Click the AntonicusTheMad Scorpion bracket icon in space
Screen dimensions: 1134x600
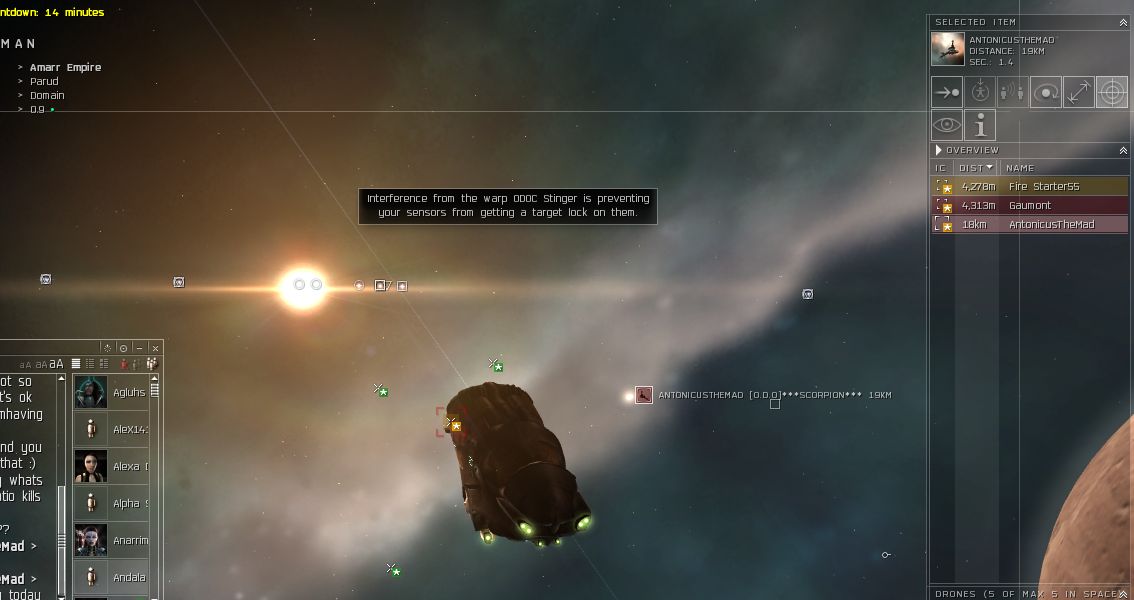click(x=644, y=395)
